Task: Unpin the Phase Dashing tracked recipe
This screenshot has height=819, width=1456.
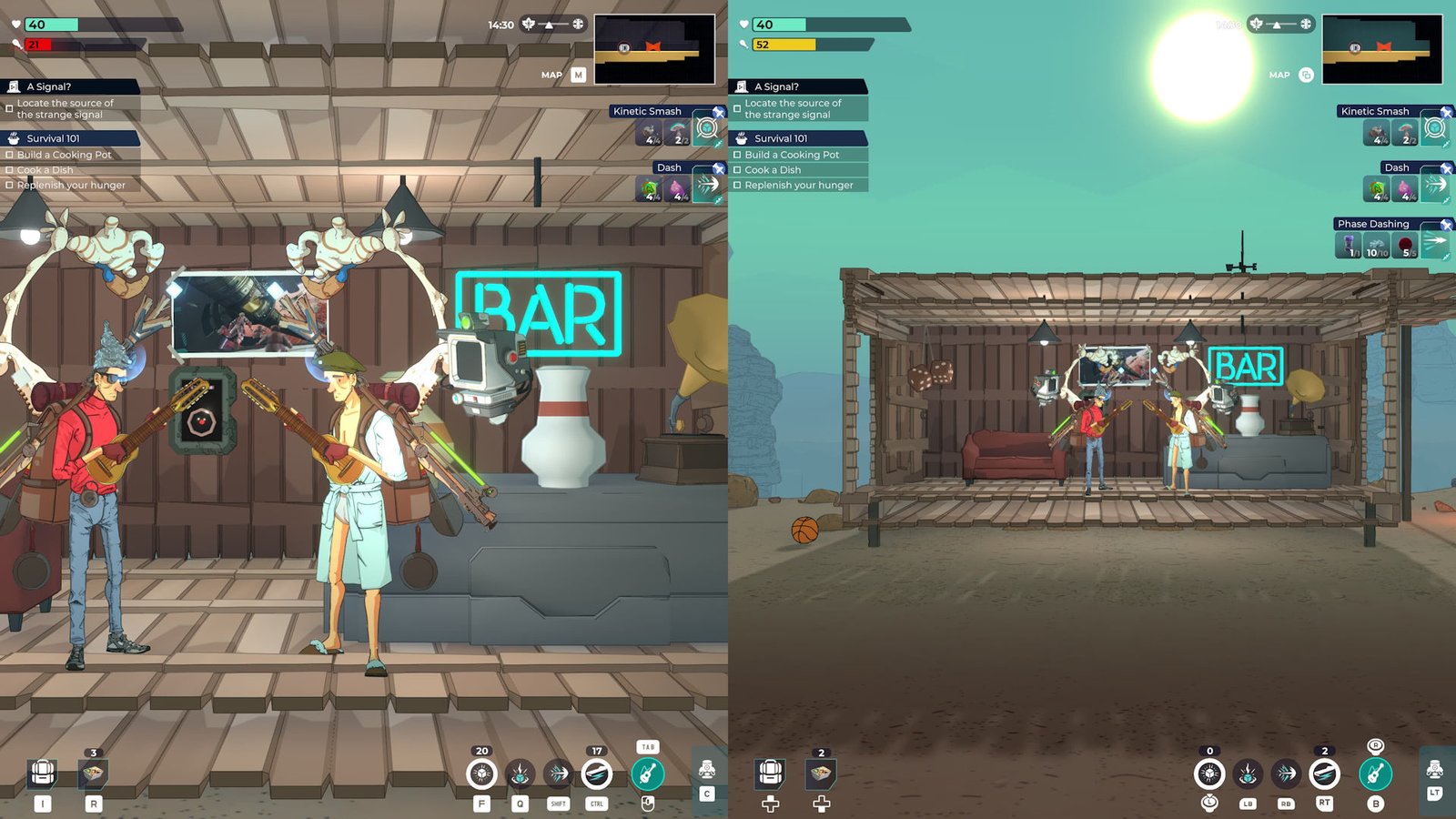Action: 1446,225
